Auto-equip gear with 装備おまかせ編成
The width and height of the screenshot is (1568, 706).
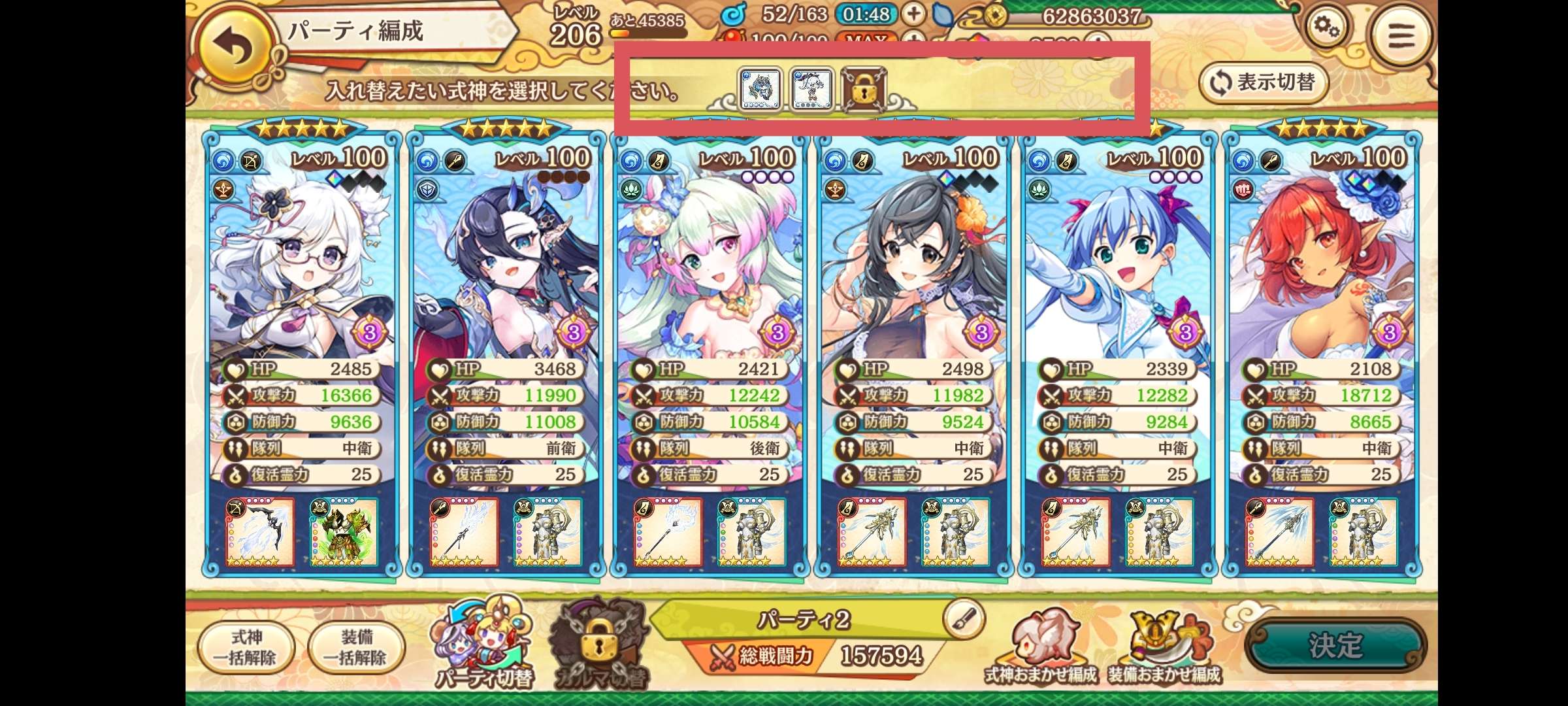[x=1164, y=648]
